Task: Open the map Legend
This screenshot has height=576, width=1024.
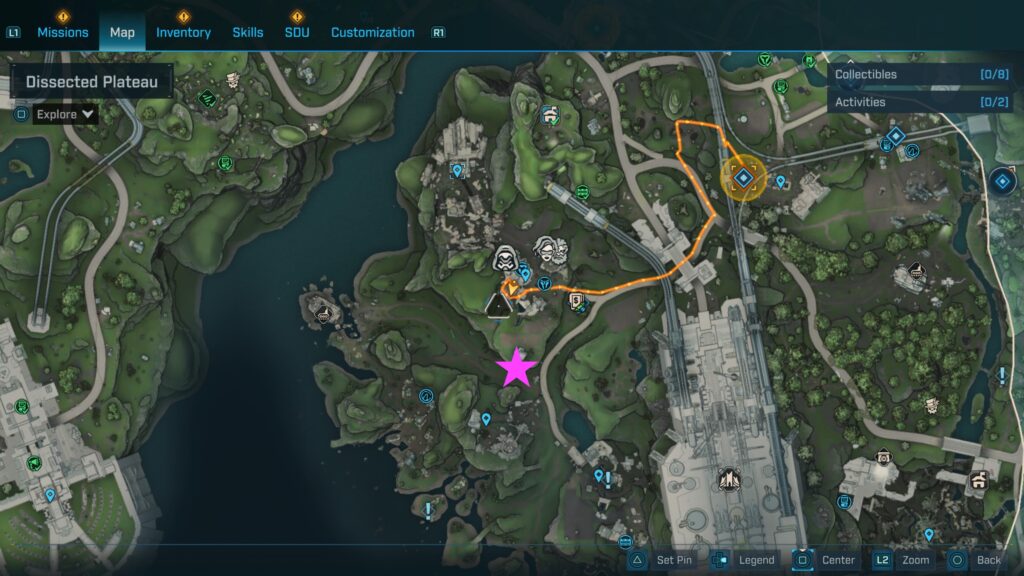Action: (745, 560)
